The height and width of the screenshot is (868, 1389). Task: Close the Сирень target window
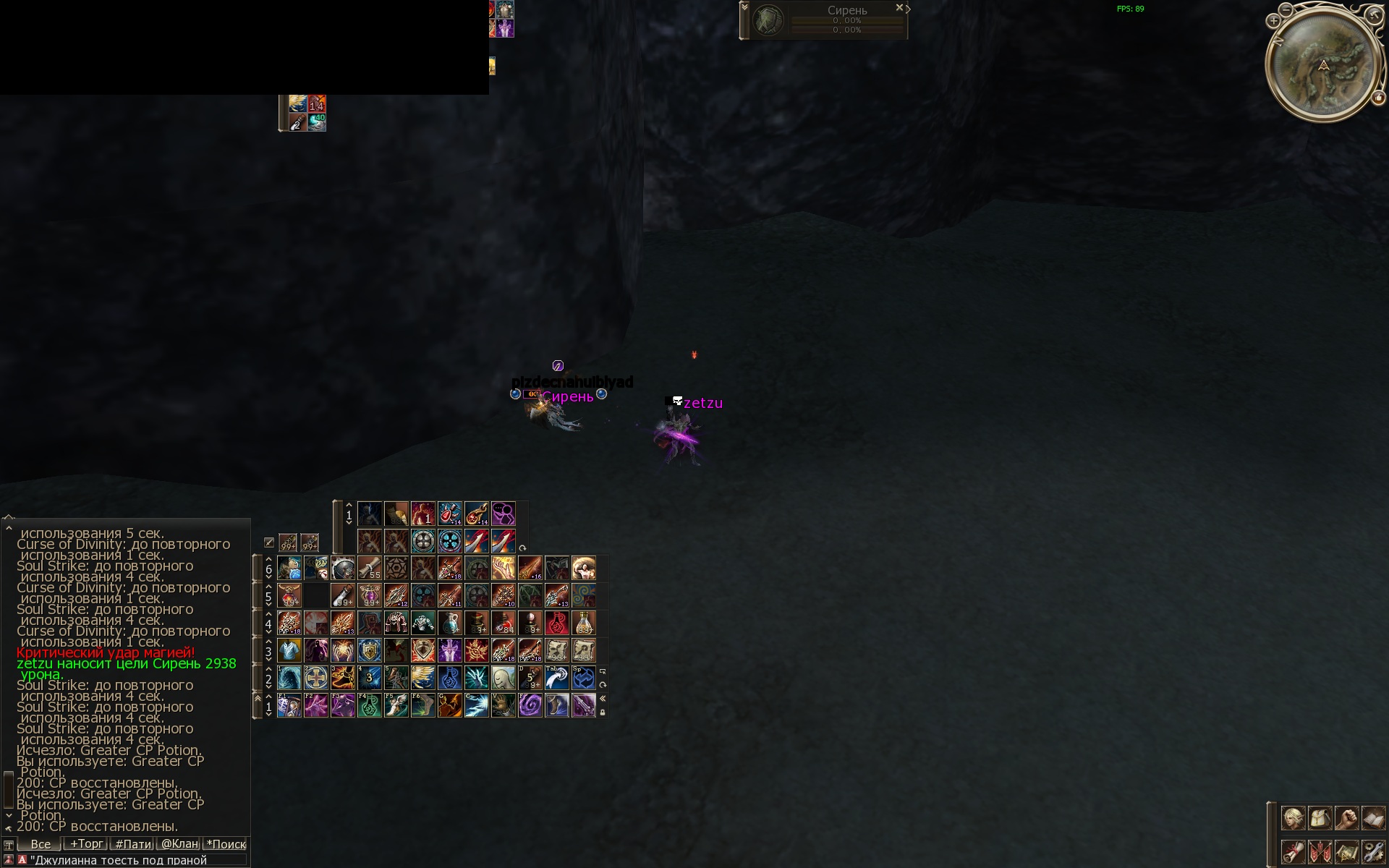pyautogui.click(x=899, y=8)
